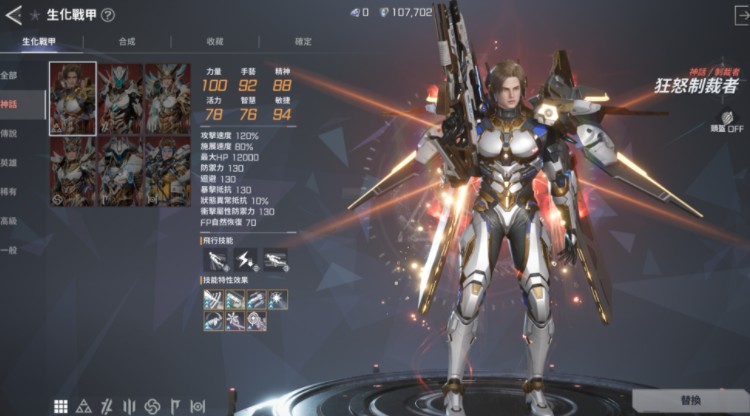Select the grid filter icon in bottom bar

point(61,406)
